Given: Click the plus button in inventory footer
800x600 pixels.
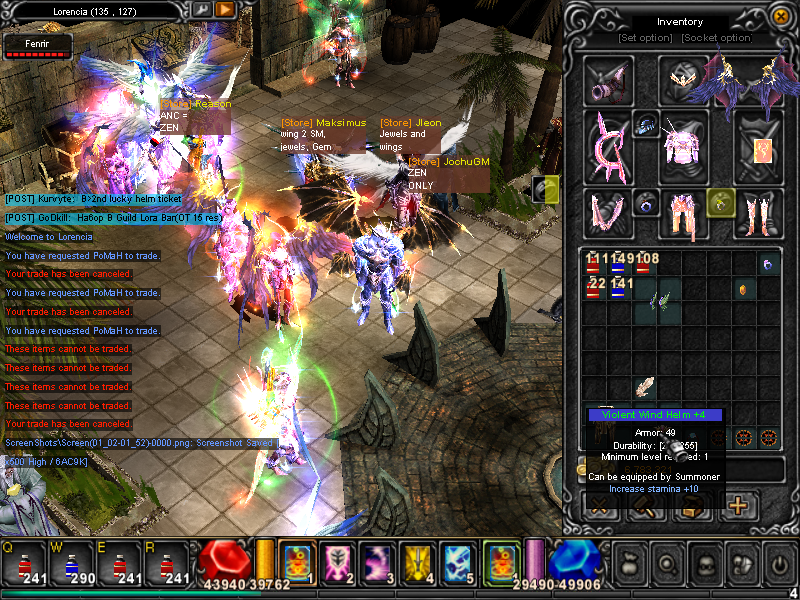Looking at the screenshot, I should tap(739, 505).
